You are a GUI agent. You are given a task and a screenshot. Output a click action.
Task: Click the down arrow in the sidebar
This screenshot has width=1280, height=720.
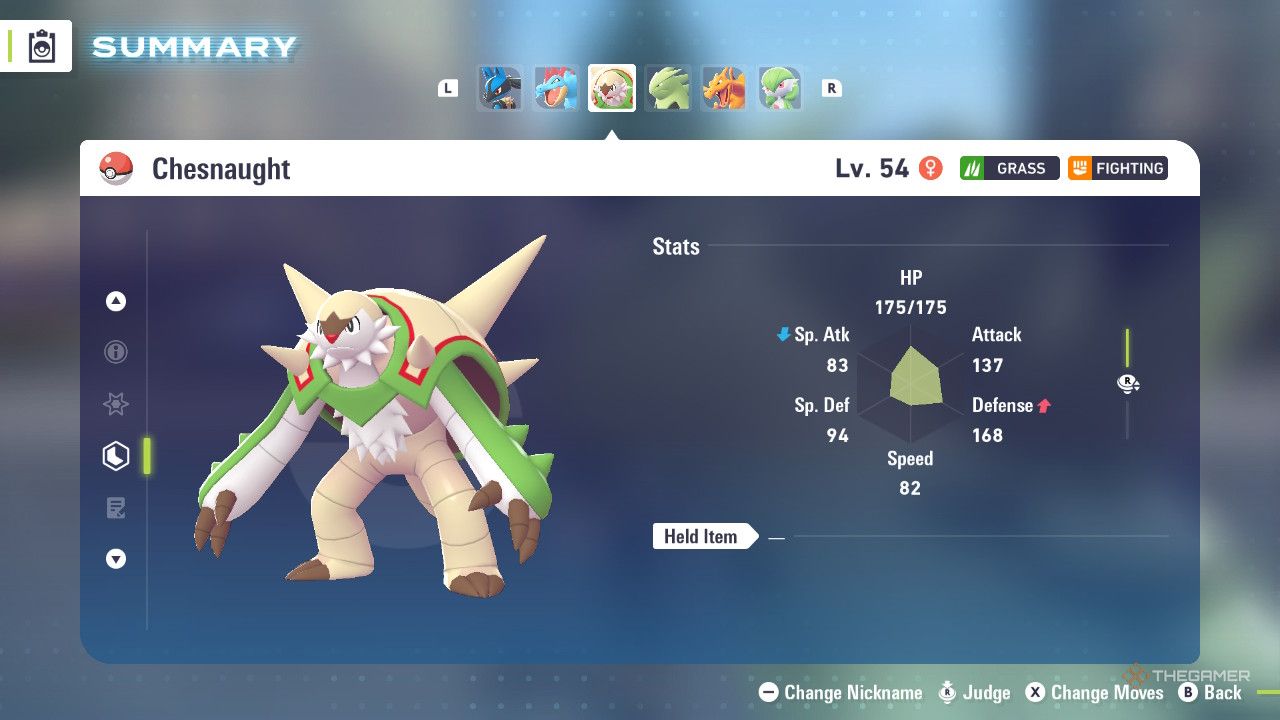[x=116, y=559]
